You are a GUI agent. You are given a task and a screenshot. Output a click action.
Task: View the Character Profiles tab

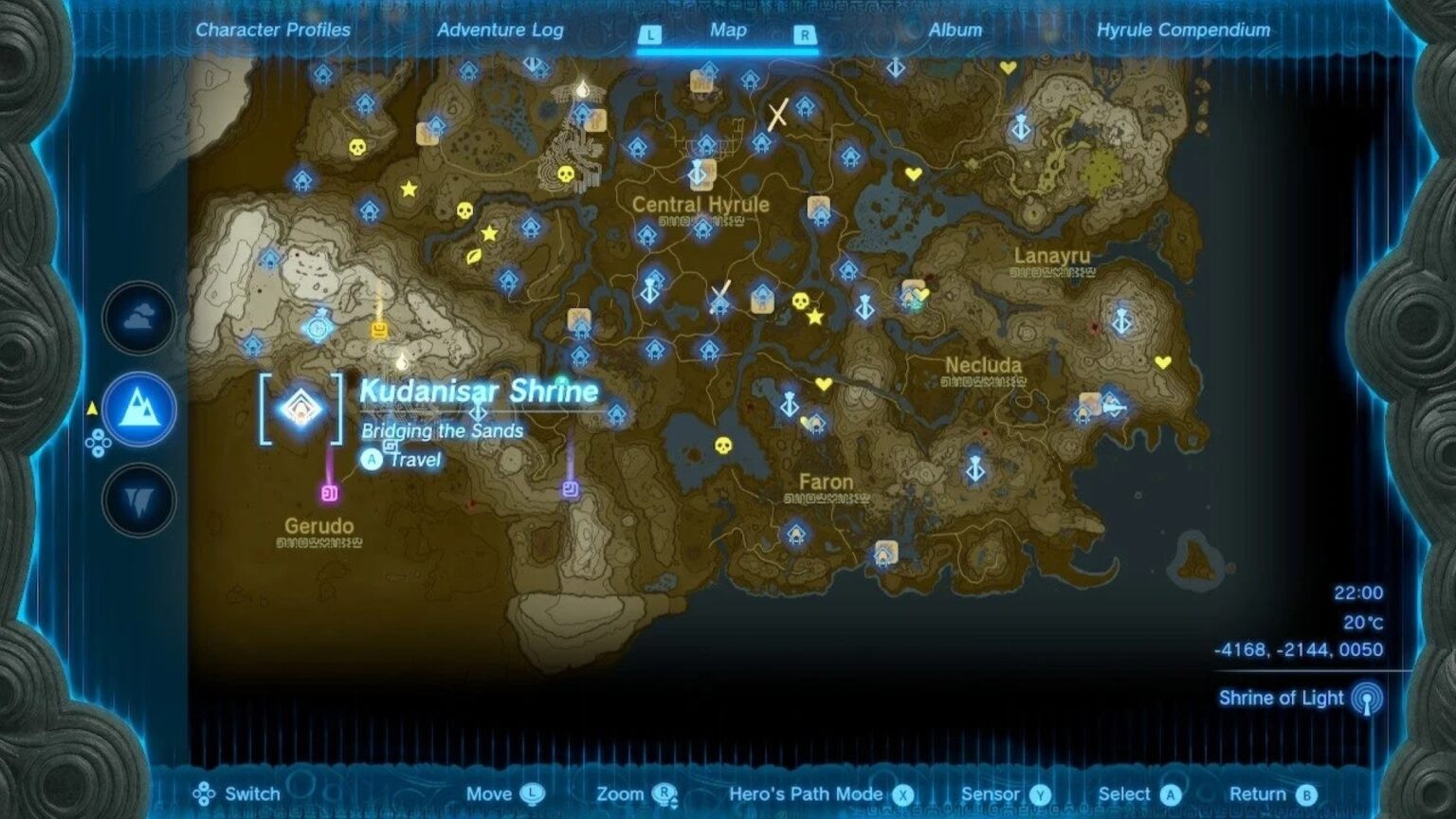point(273,29)
